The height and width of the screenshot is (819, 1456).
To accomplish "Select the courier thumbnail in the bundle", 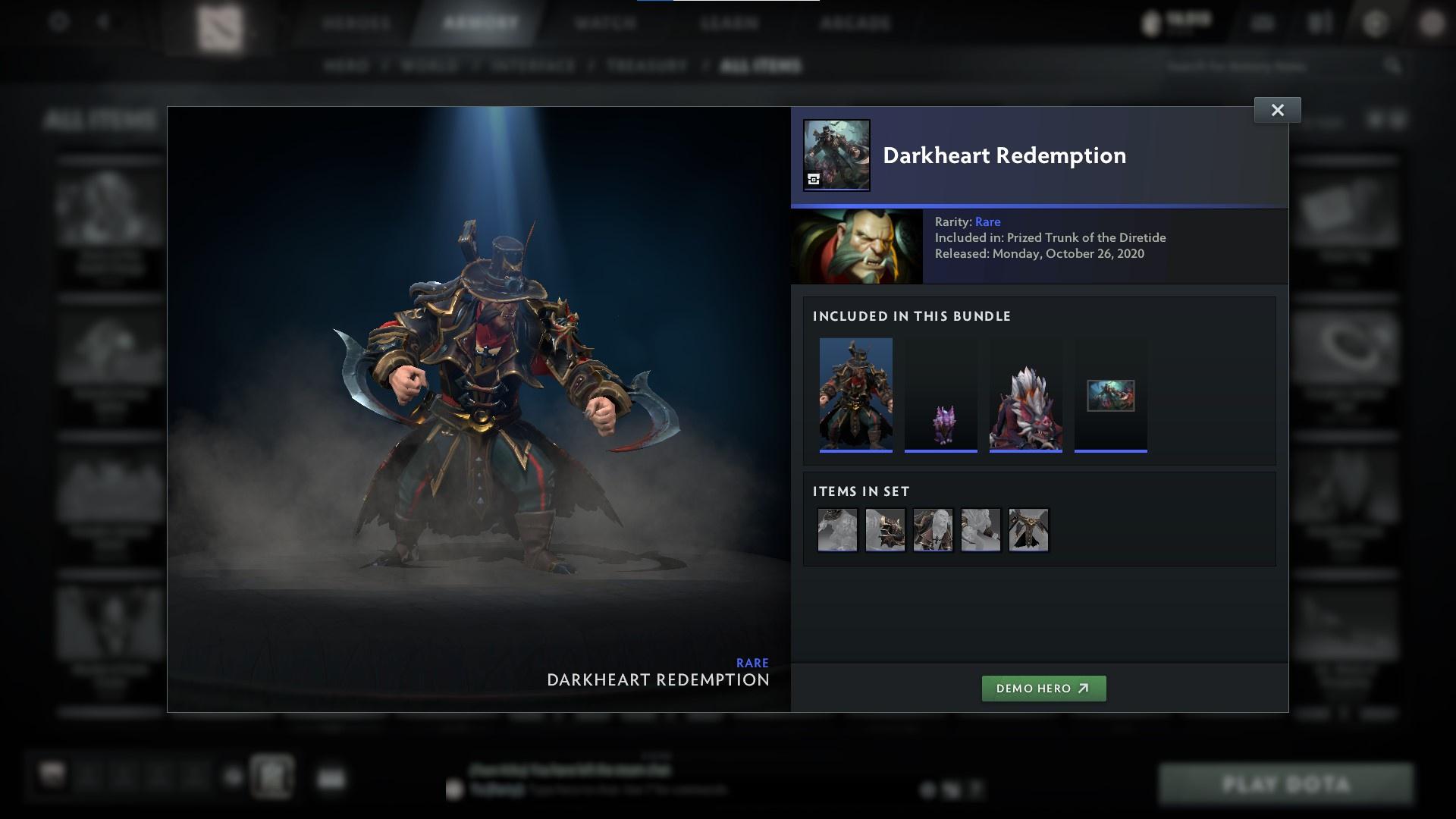I will click(1025, 395).
